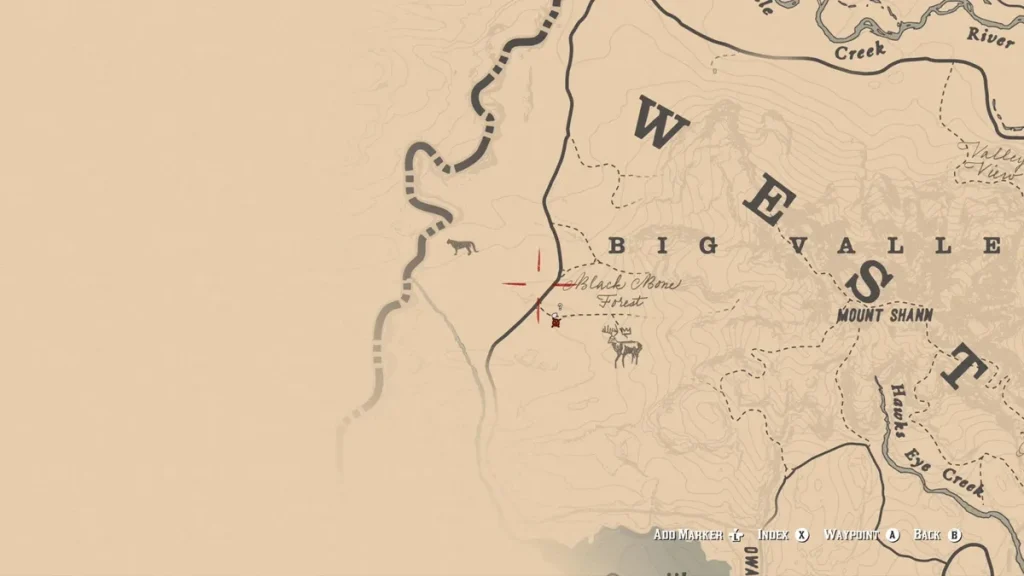Viewport: 1024px width, 576px height.
Task: Select the small question mark map marker
Action: pos(561,306)
